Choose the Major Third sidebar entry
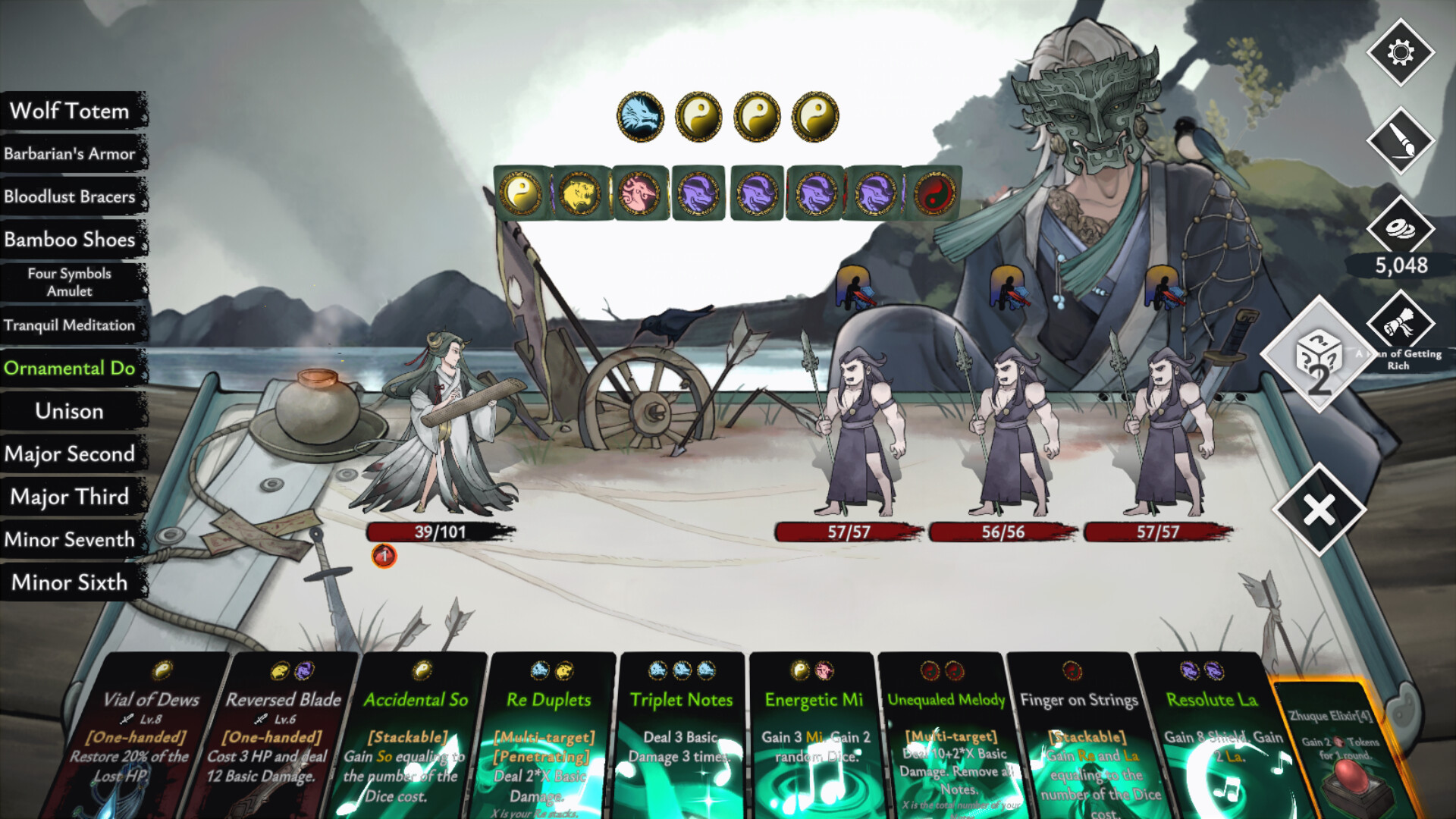Image resolution: width=1456 pixels, height=819 pixels. [x=69, y=497]
